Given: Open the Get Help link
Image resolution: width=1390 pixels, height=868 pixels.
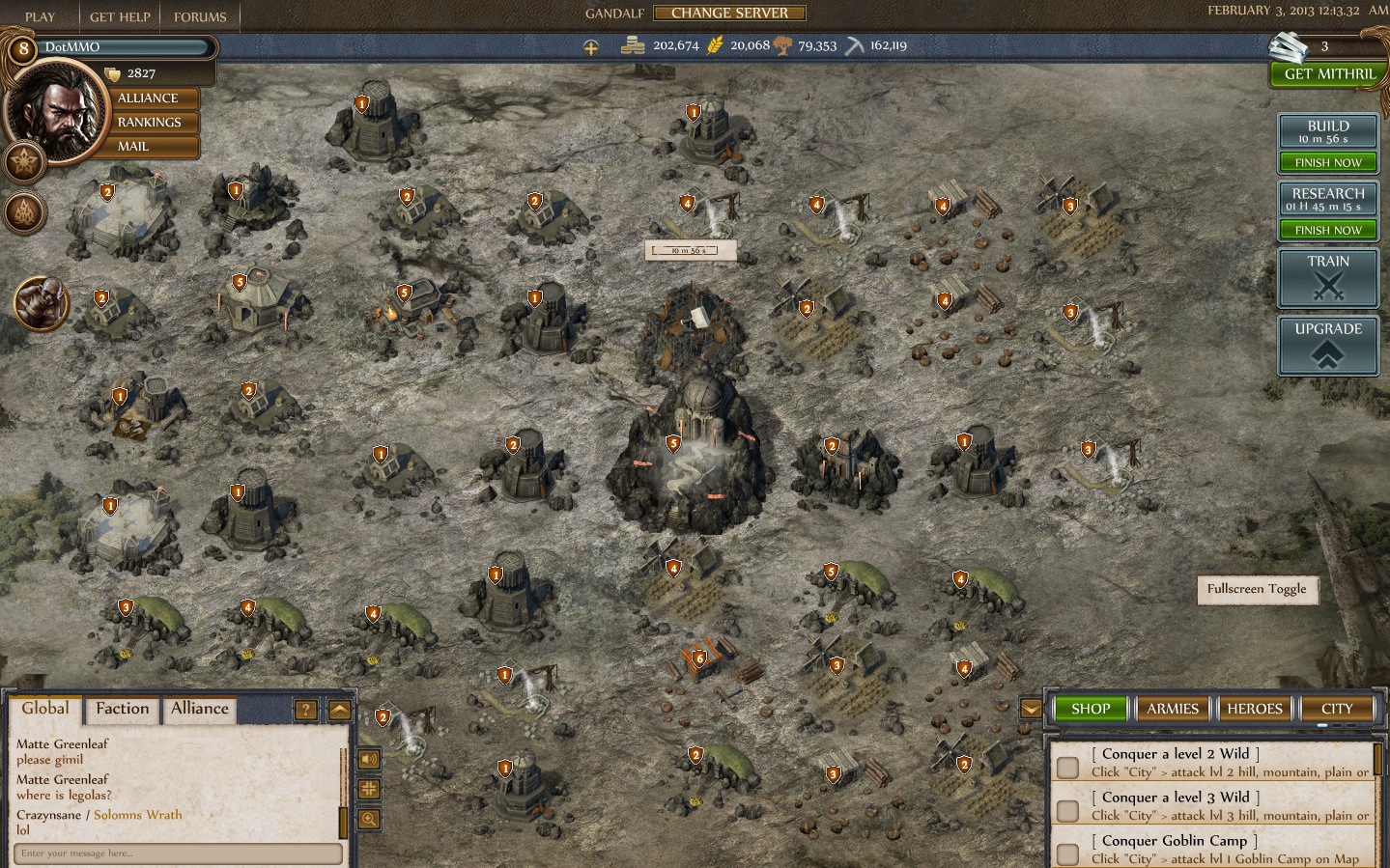Looking at the screenshot, I should (120, 17).
